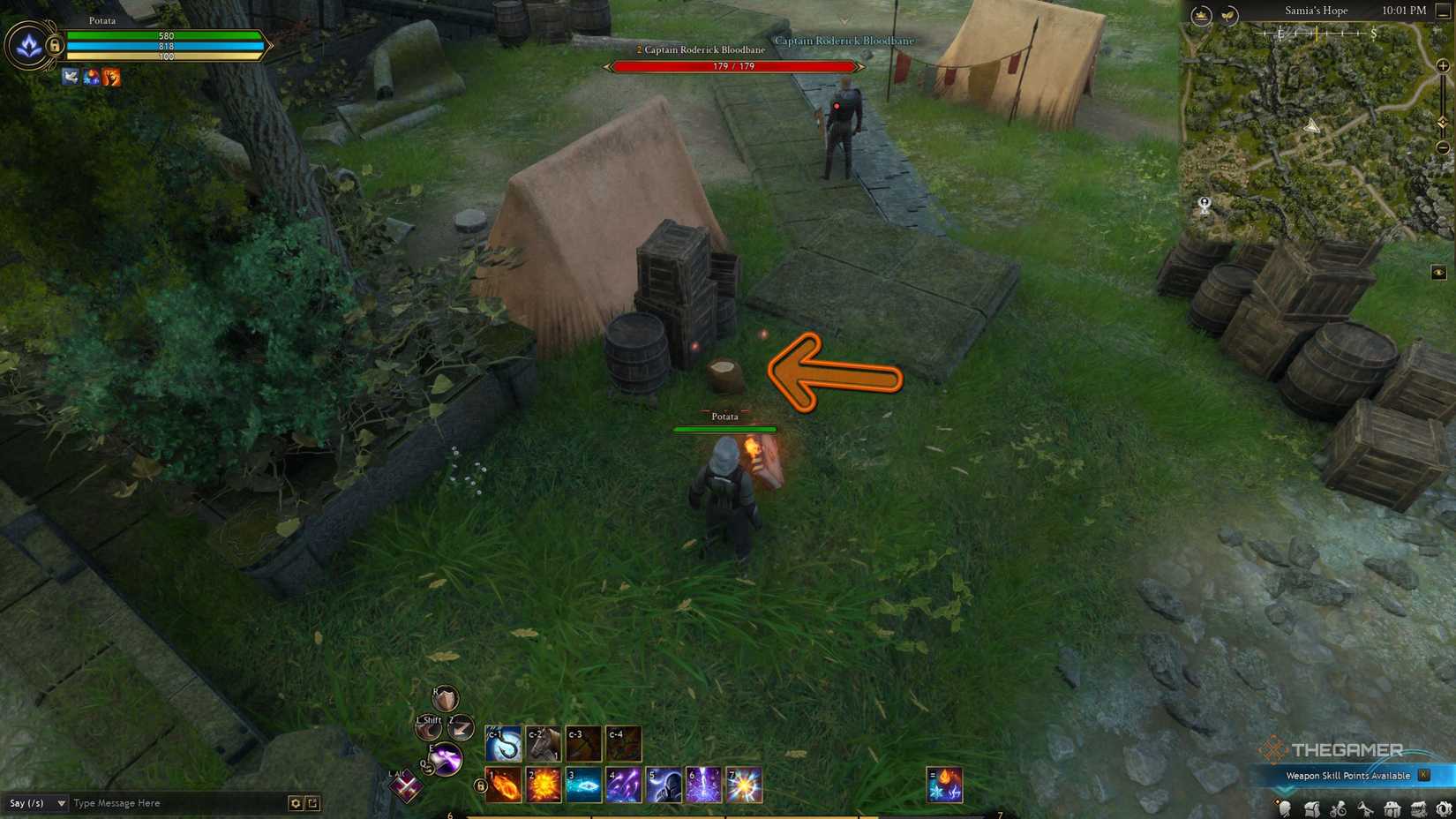Click Potata's green health bar above the character
Screen dimensions: 1456x819
pos(724,430)
